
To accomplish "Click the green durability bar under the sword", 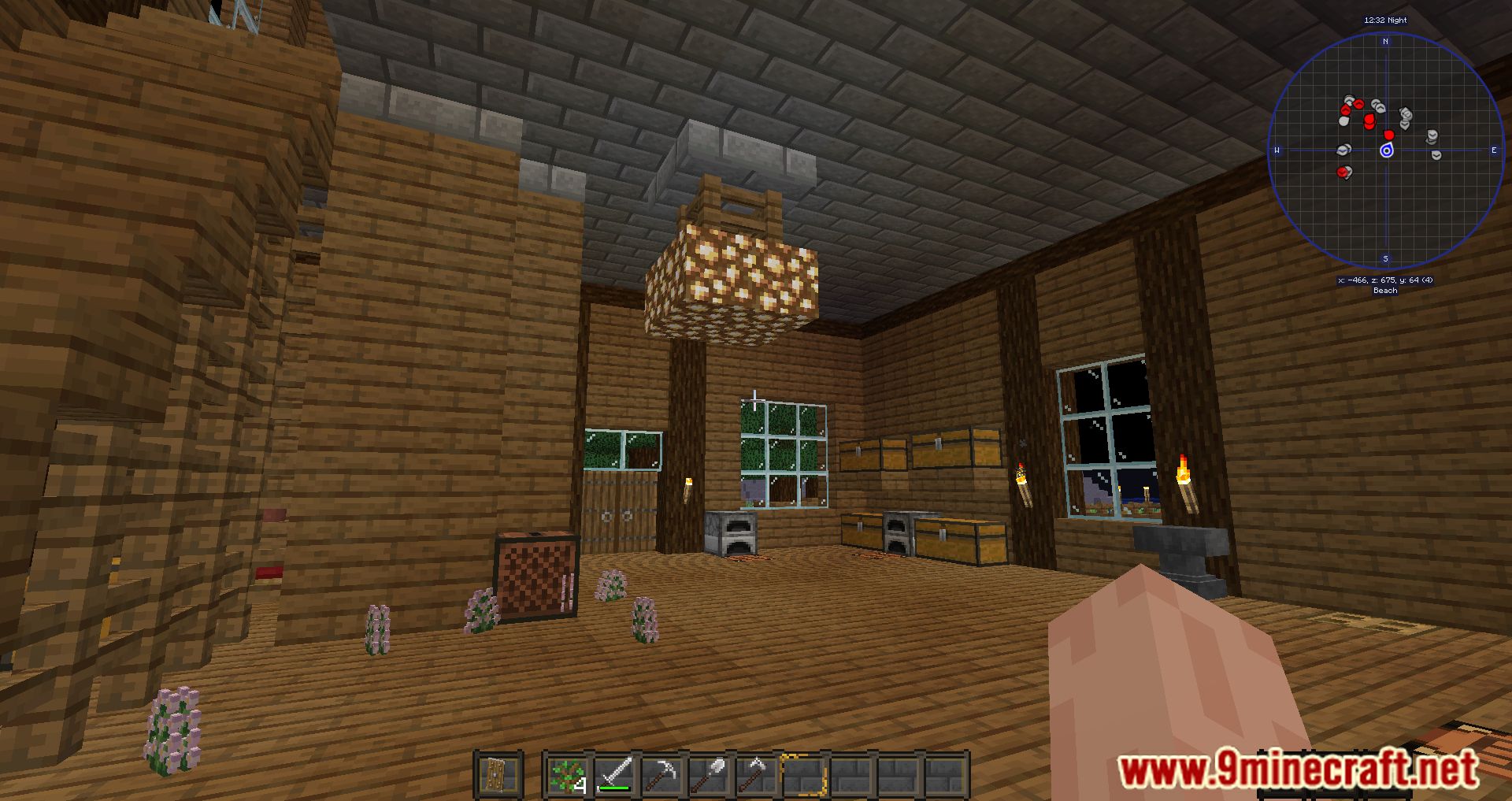I will tap(614, 788).
